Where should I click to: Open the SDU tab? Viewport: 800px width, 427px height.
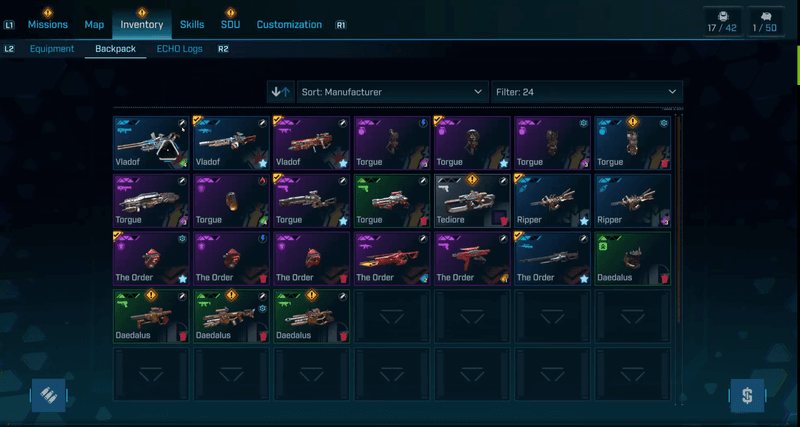pos(230,24)
